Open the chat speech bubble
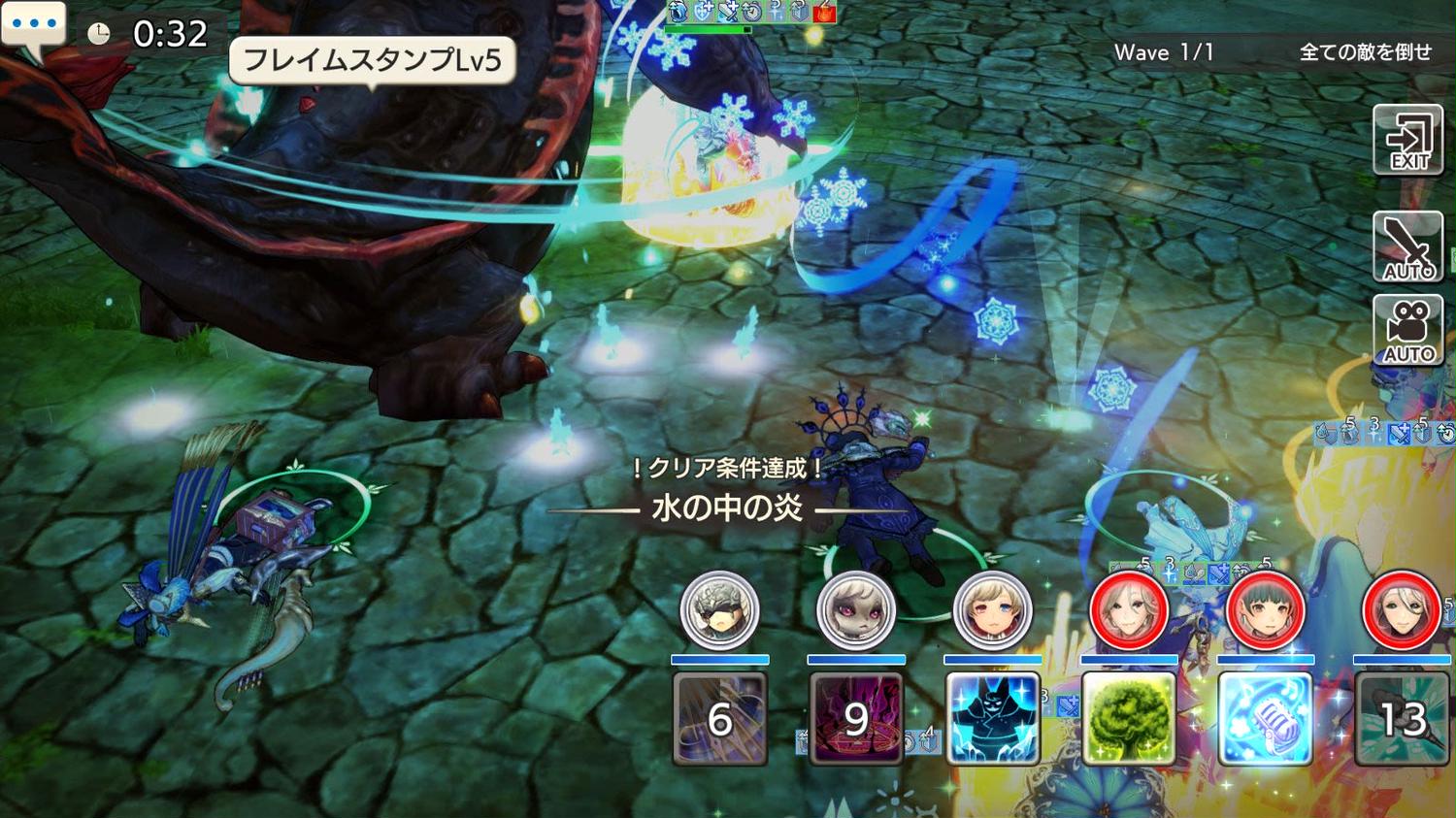Viewport: 1456px width, 818px height. [x=34, y=25]
